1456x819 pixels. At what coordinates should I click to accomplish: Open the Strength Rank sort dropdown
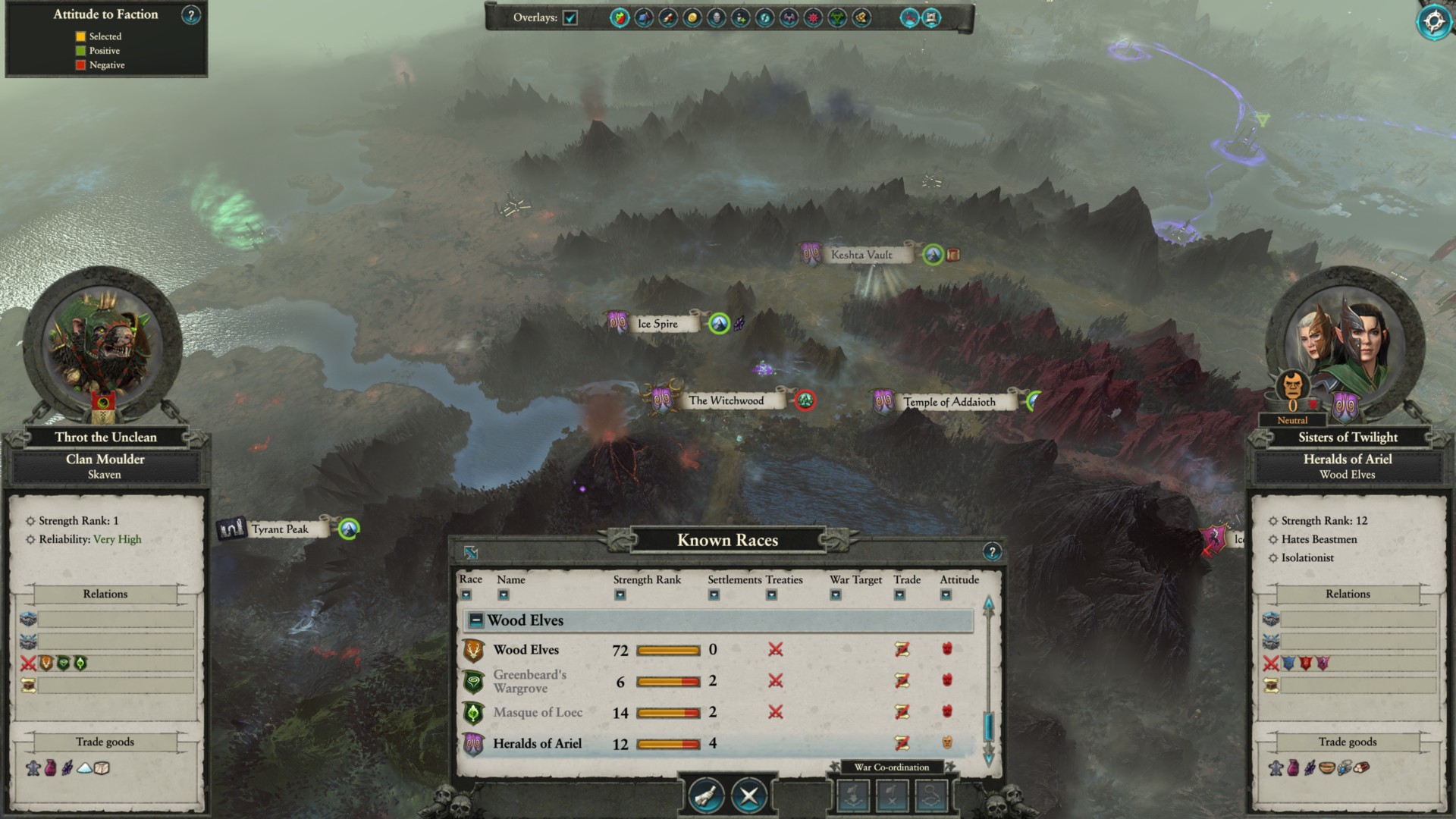click(620, 595)
